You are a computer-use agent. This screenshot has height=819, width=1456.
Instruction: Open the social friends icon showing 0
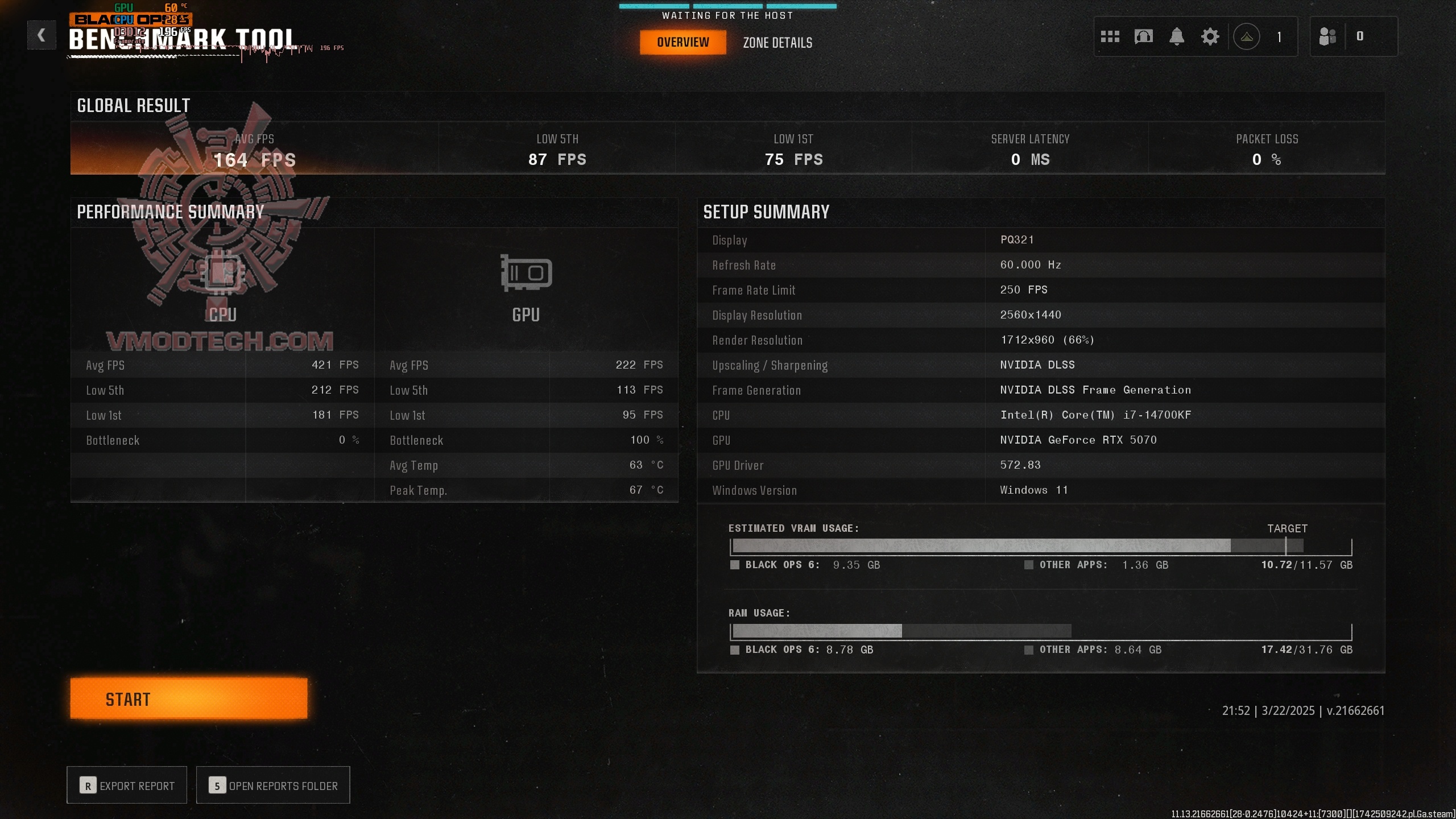pos(1327,36)
